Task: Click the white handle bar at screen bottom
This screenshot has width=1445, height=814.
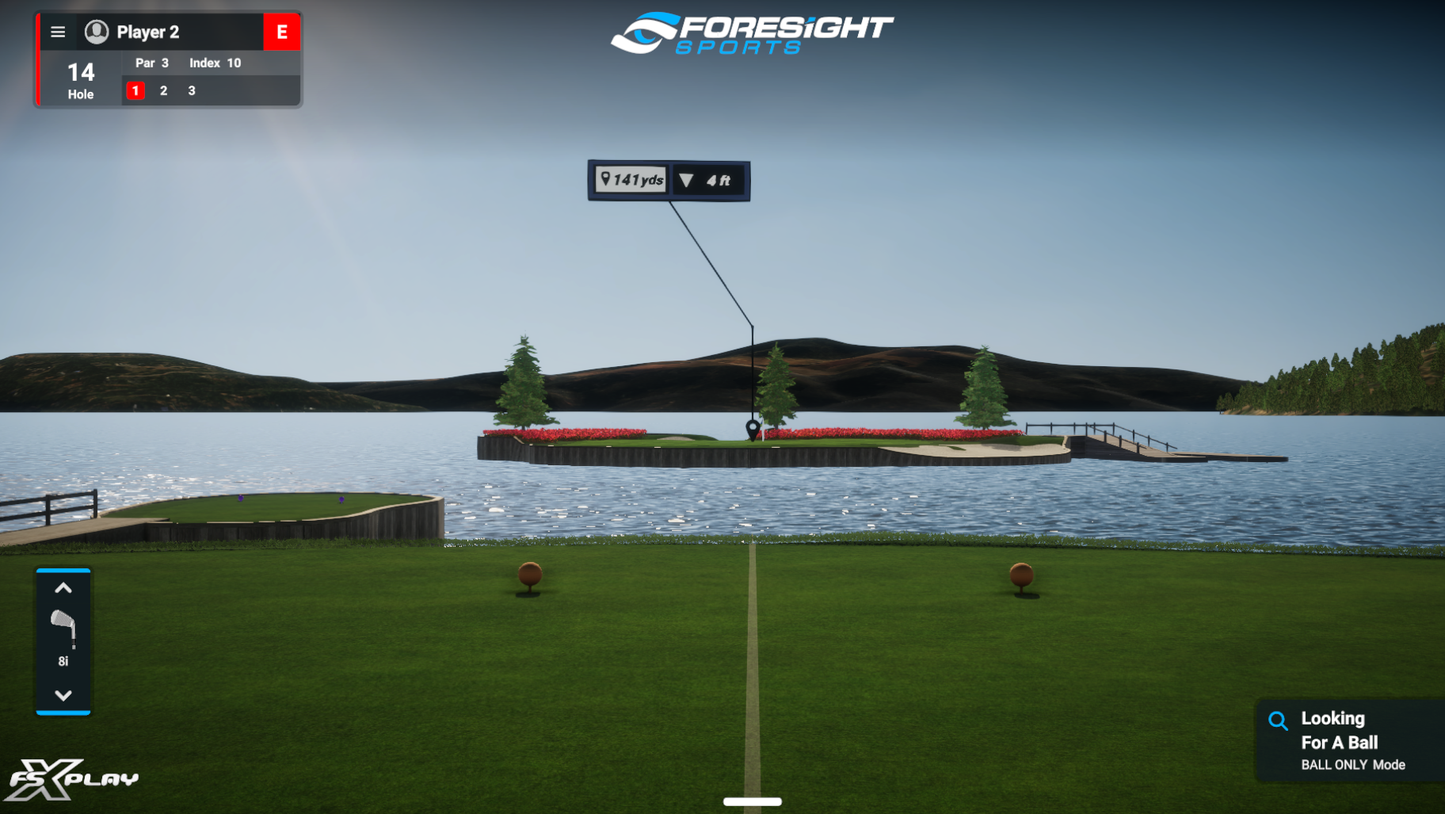Action: pos(751,801)
